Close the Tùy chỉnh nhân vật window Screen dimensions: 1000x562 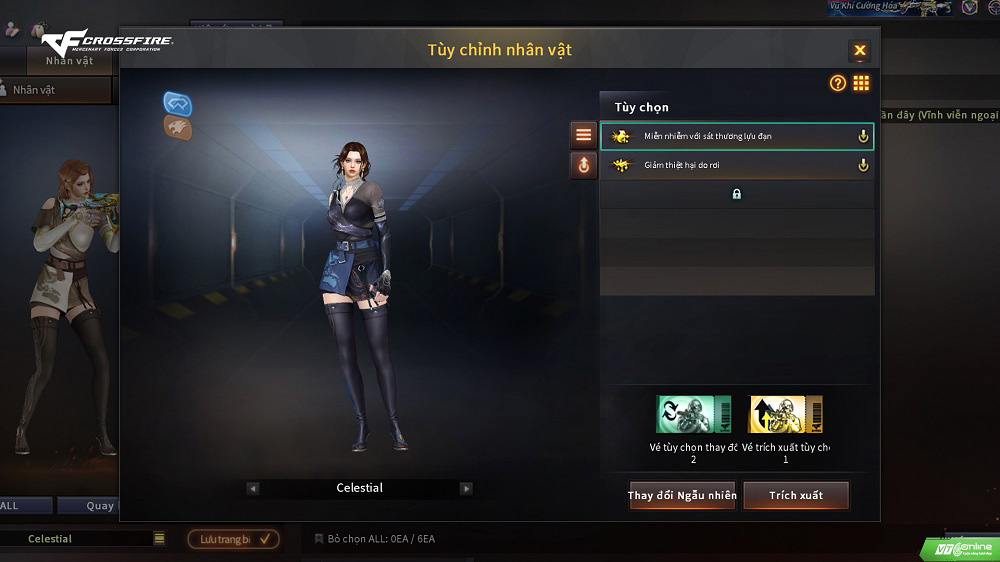[x=859, y=51]
